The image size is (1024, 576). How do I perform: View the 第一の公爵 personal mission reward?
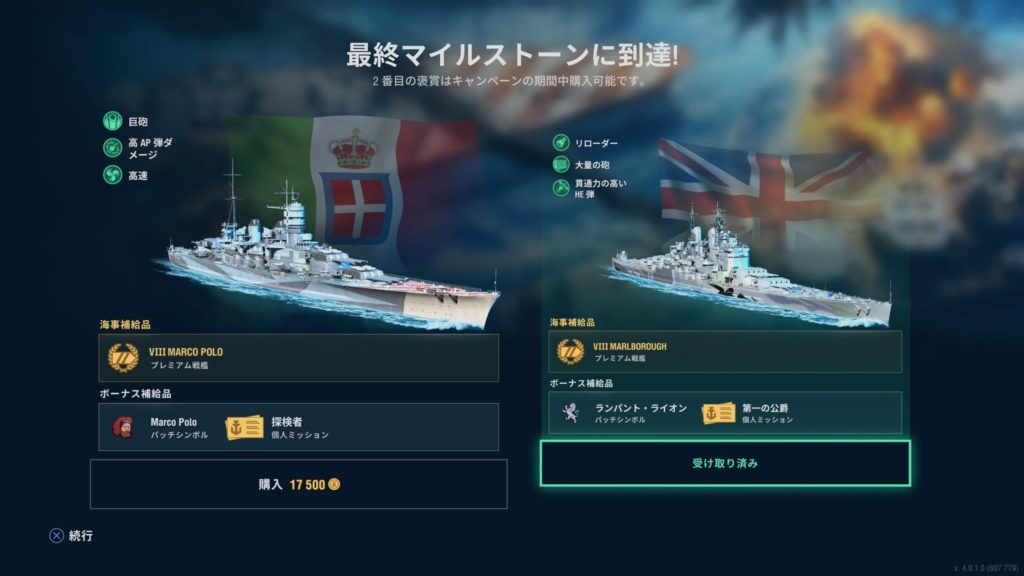pyautogui.click(x=718, y=412)
